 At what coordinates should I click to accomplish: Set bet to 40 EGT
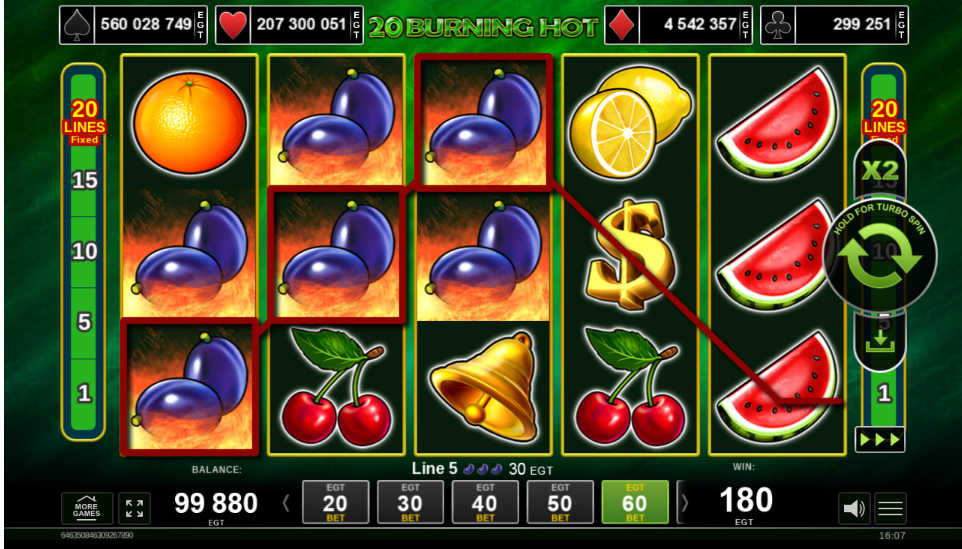click(485, 502)
